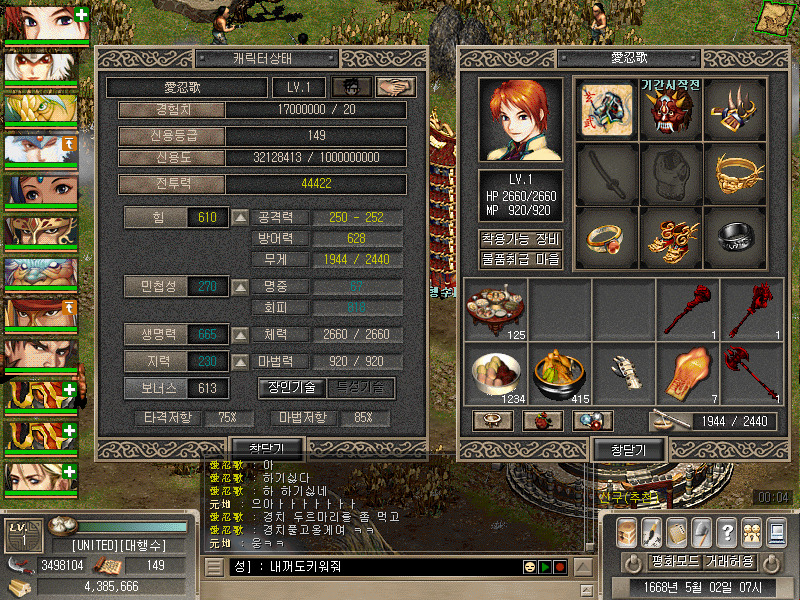Viewport: 800px width, 600px height.
Task: Select the food table item stacked 125
Action: click(495, 309)
